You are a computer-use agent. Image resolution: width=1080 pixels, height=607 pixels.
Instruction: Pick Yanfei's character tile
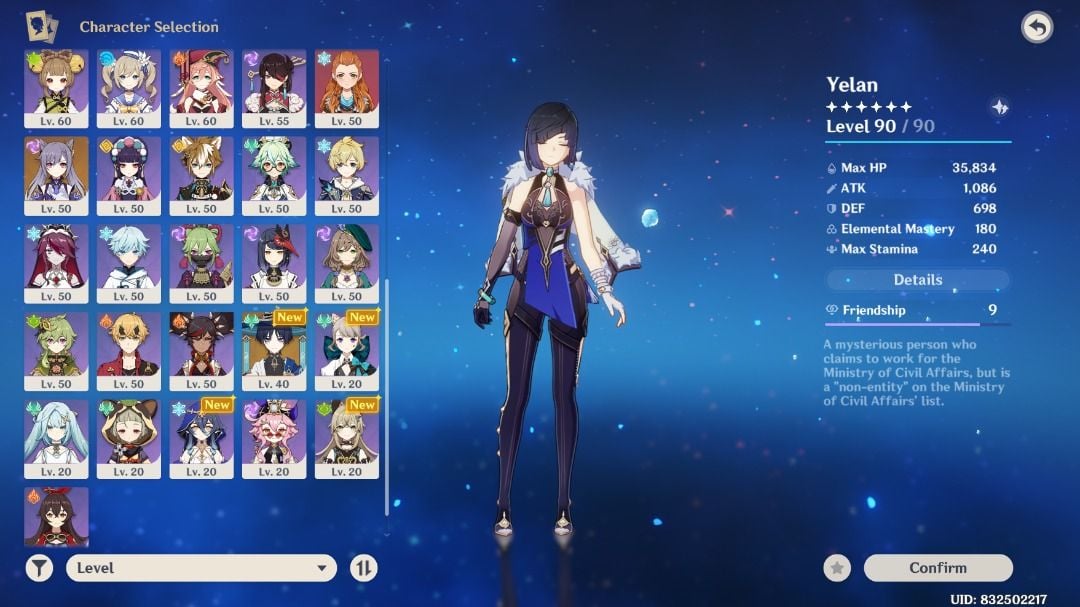click(x=201, y=88)
